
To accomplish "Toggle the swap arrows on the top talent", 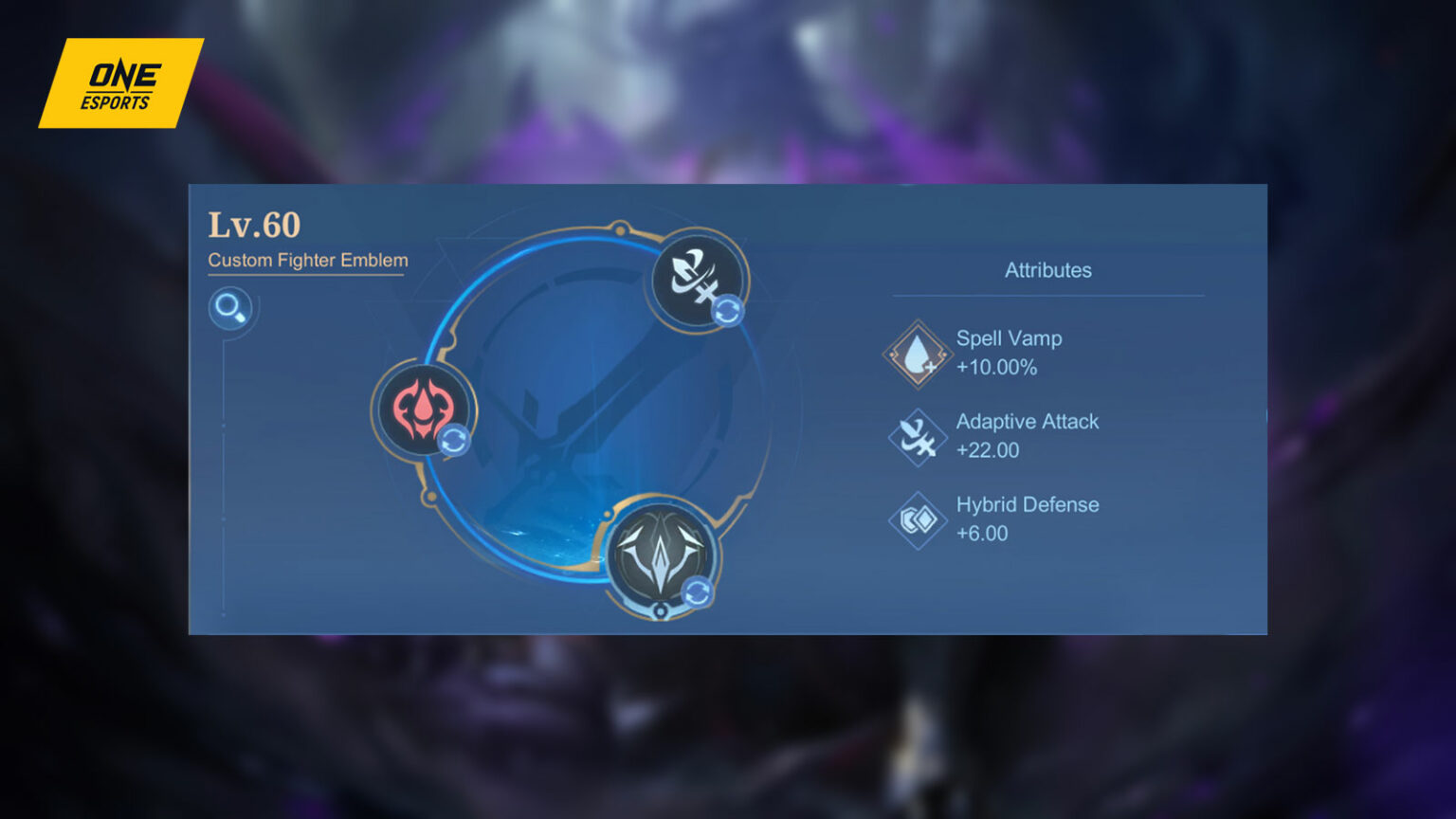I will click(x=729, y=308).
